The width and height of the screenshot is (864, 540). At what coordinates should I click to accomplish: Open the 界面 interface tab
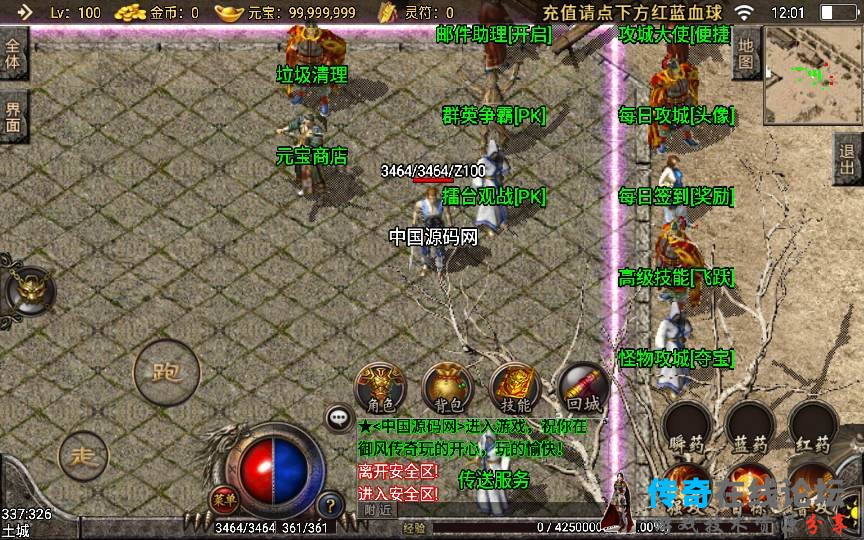pos(13,118)
